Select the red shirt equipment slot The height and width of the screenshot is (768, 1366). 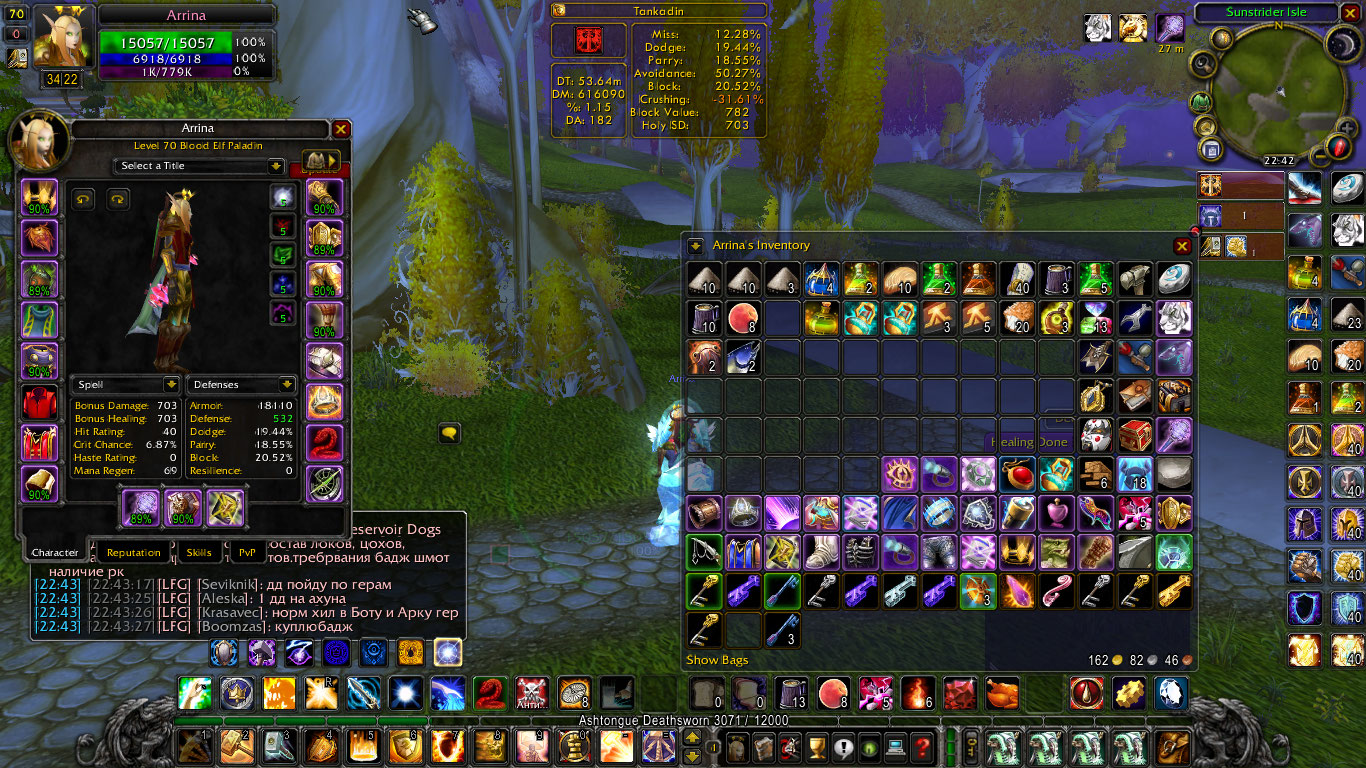(x=40, y=402)
